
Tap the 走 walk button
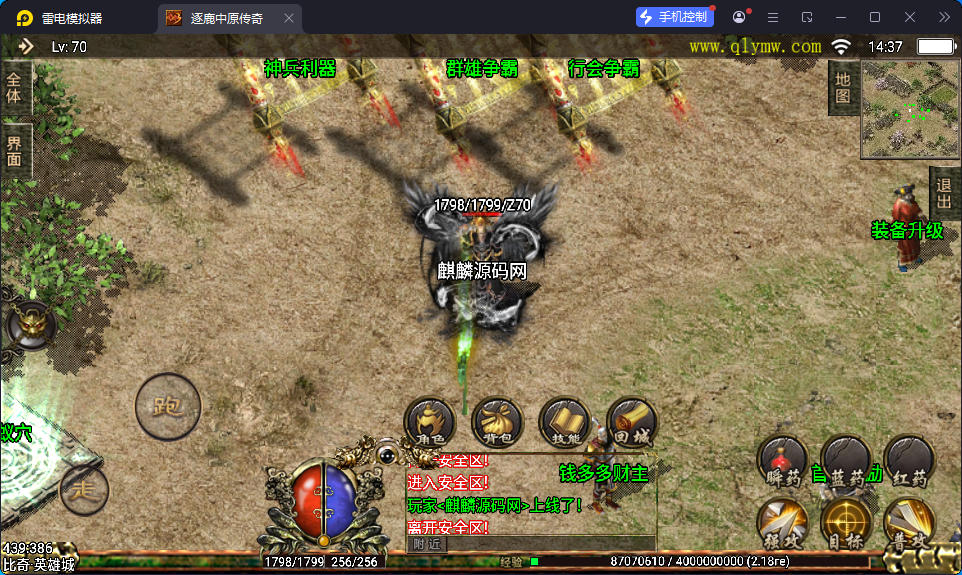pos(84,489)
